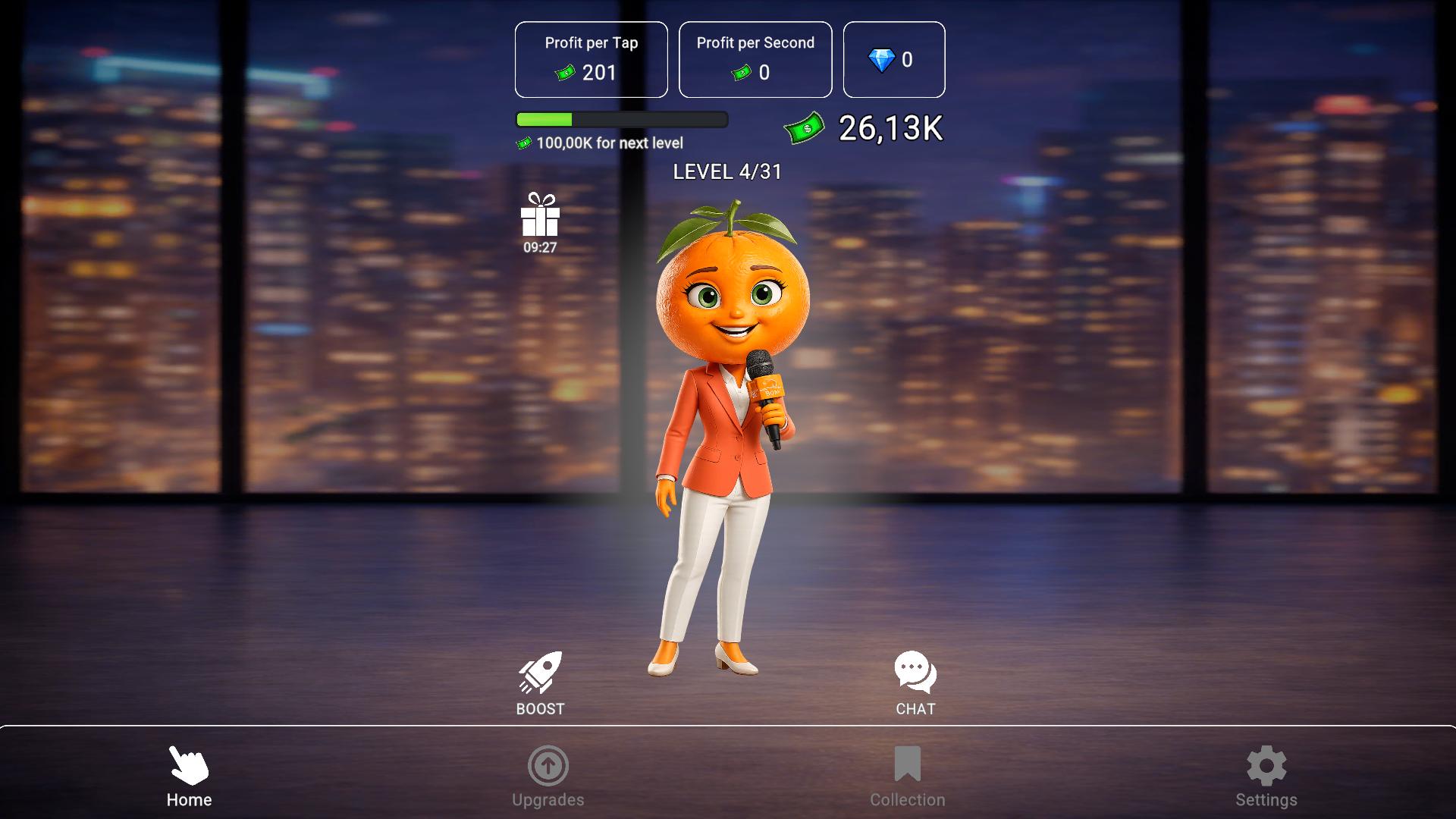
Task: Click the LEVEL 4/31 label
Action: tap(728, 172)
